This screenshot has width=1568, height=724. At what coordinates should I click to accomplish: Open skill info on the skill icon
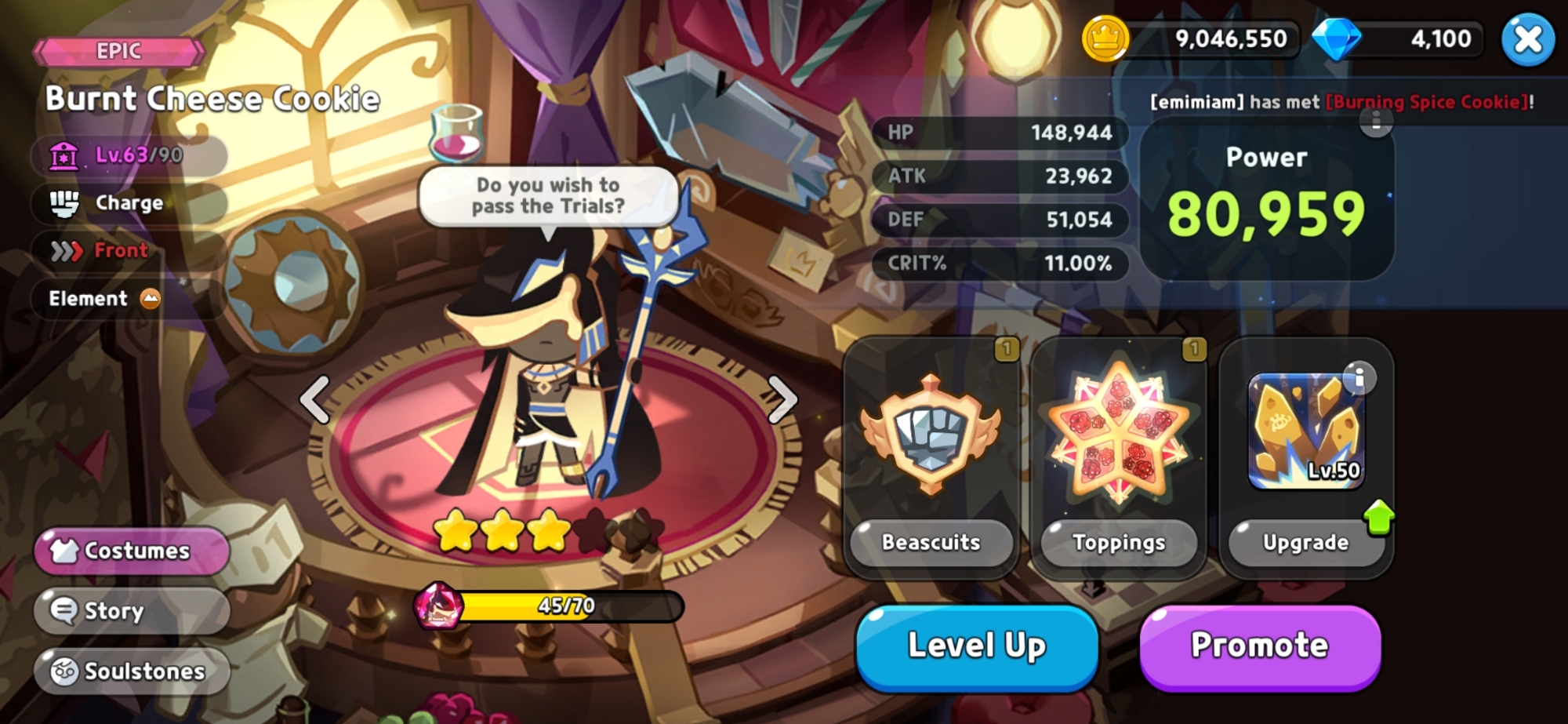pyautogui.click(x=1359, y=378)
